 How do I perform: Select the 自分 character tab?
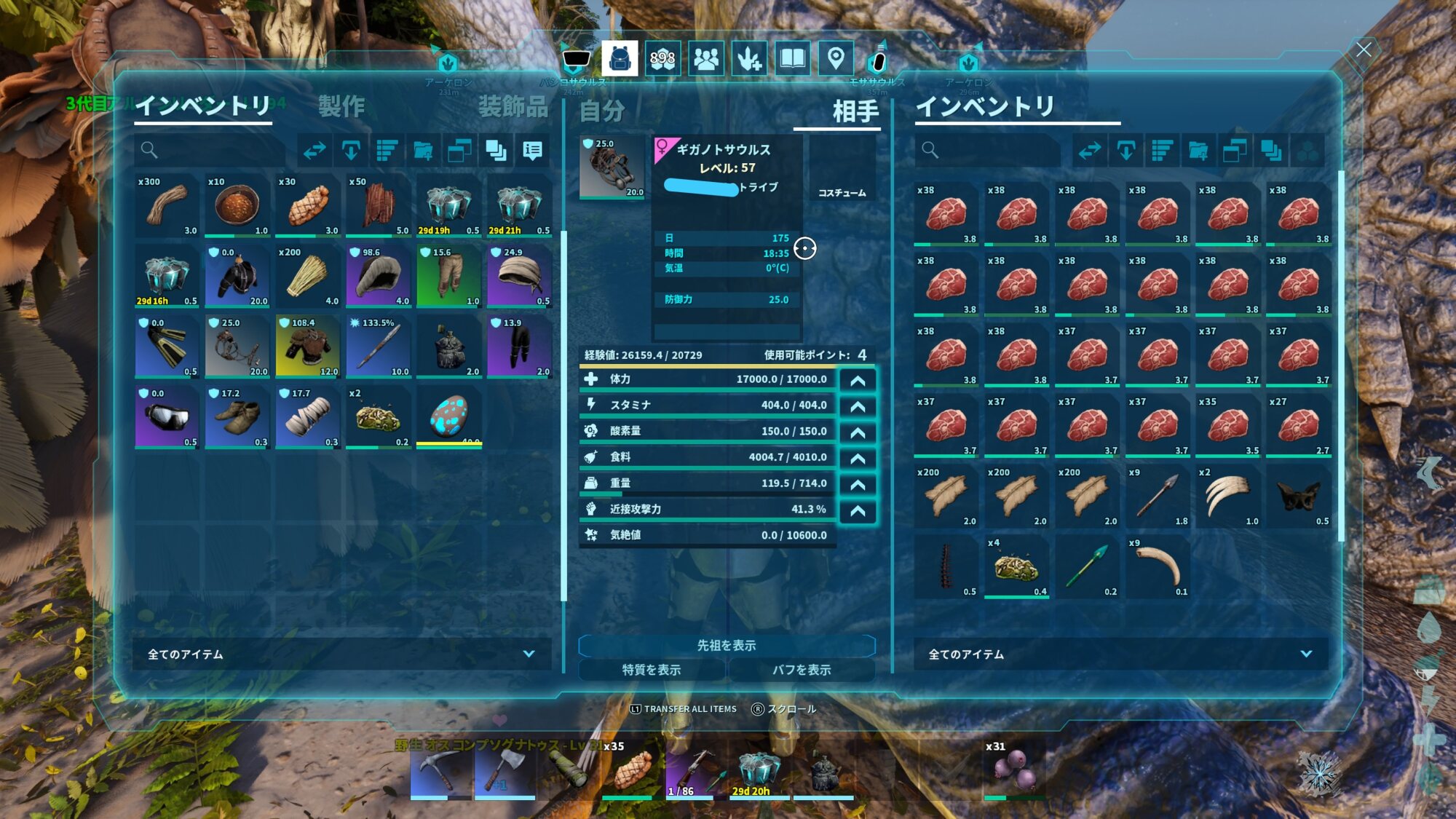[x=602, y=111]
